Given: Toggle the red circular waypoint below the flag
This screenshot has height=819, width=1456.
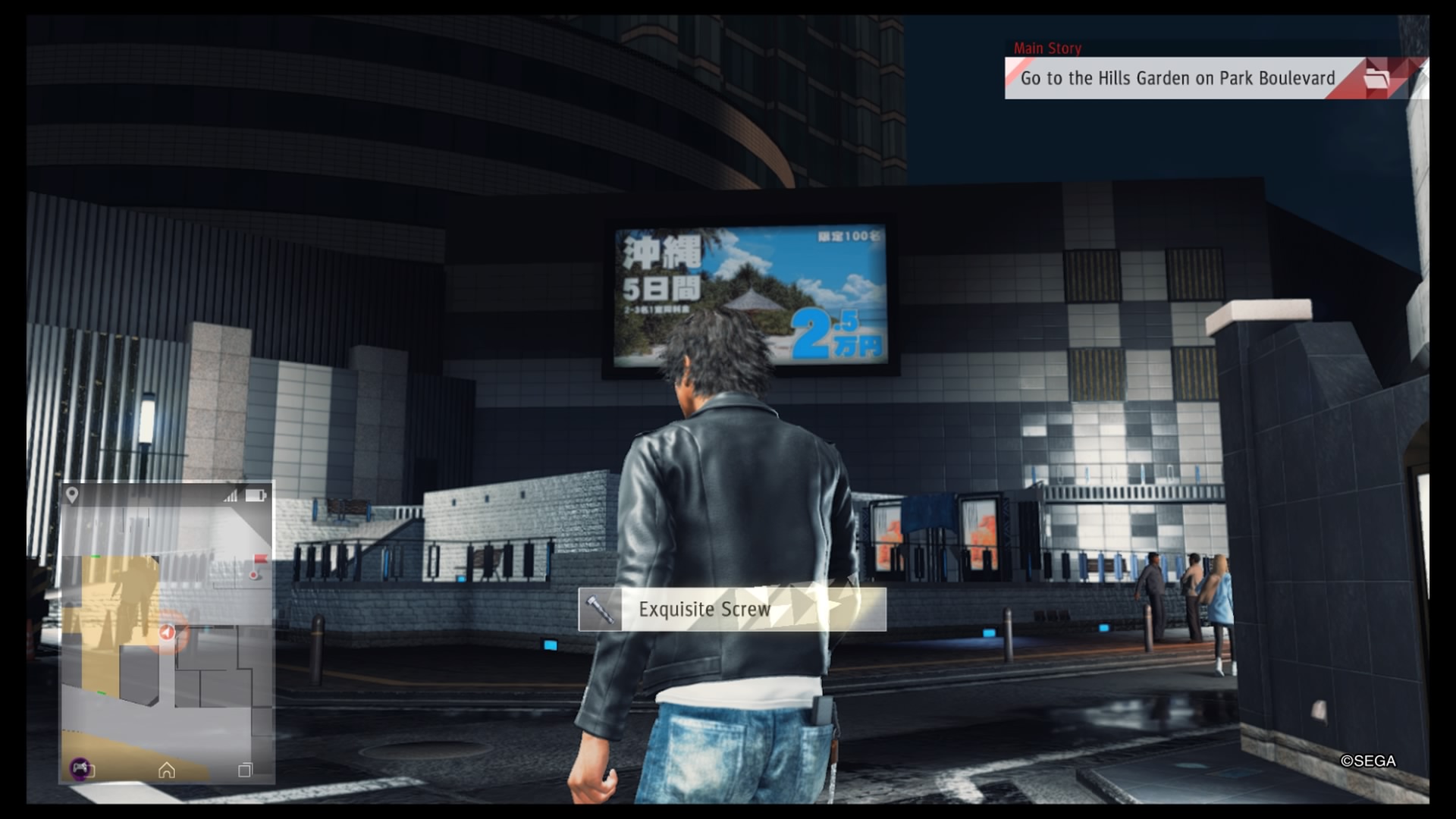Looking at the screenshot, I should pyautogui.click(x=254, y=576).
